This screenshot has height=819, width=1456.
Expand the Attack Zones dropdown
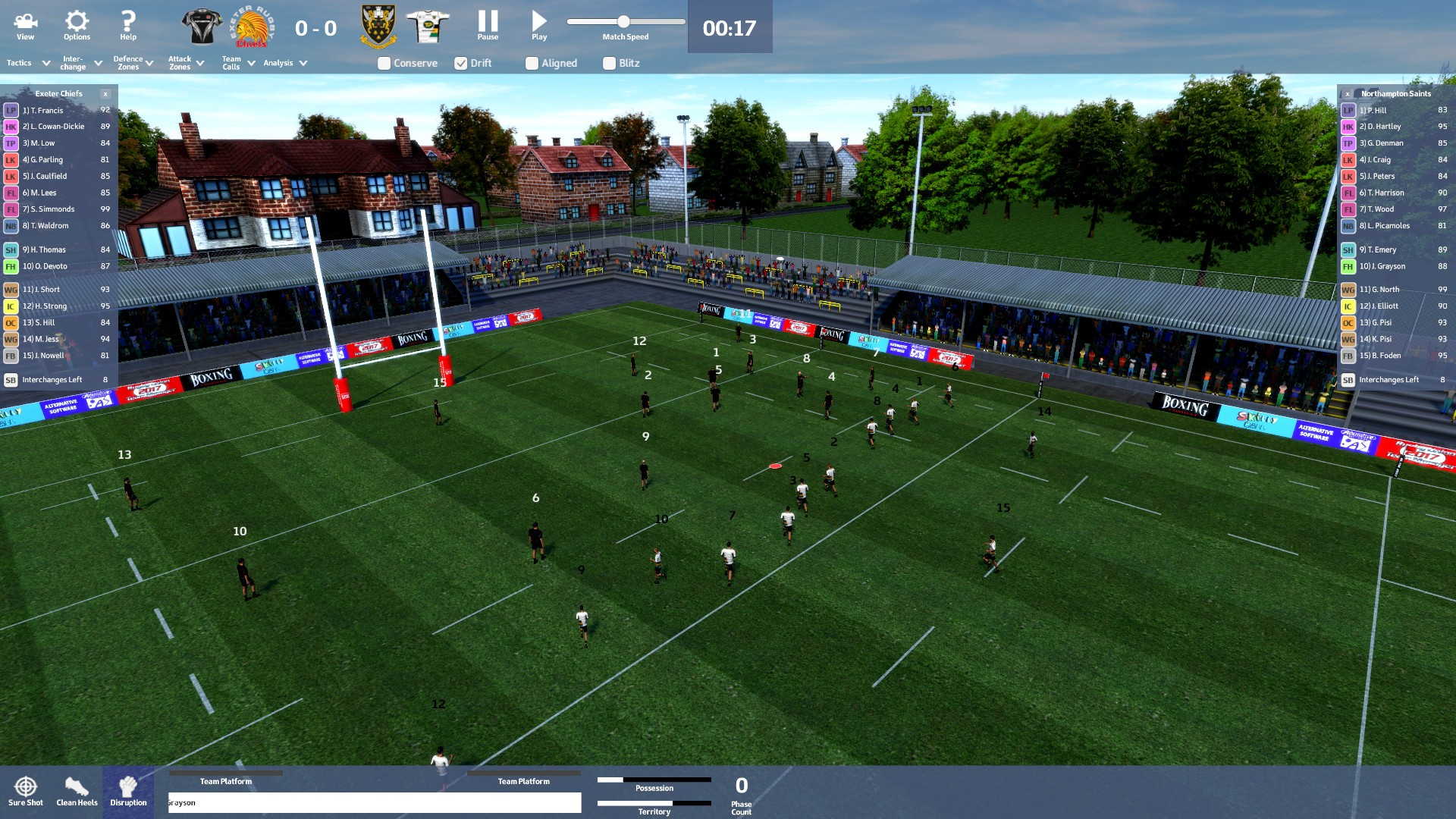click(186, 63)
